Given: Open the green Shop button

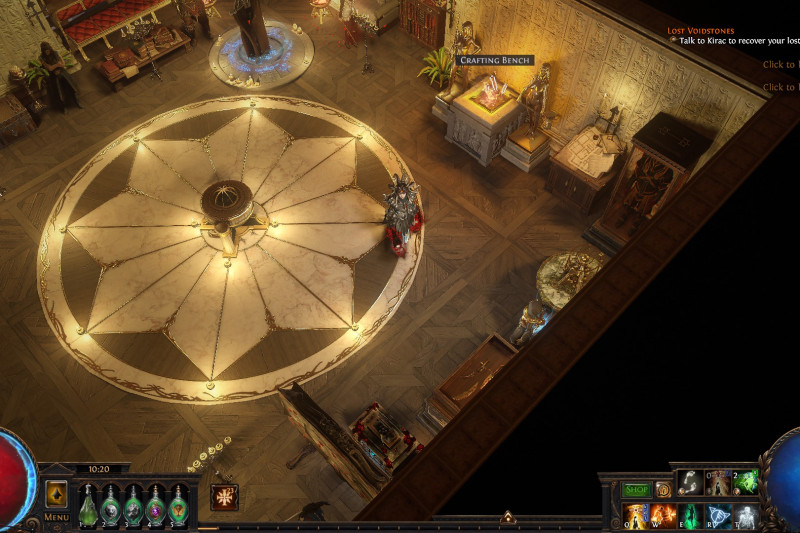Looking at the screenshot, I should pos(636,490).
